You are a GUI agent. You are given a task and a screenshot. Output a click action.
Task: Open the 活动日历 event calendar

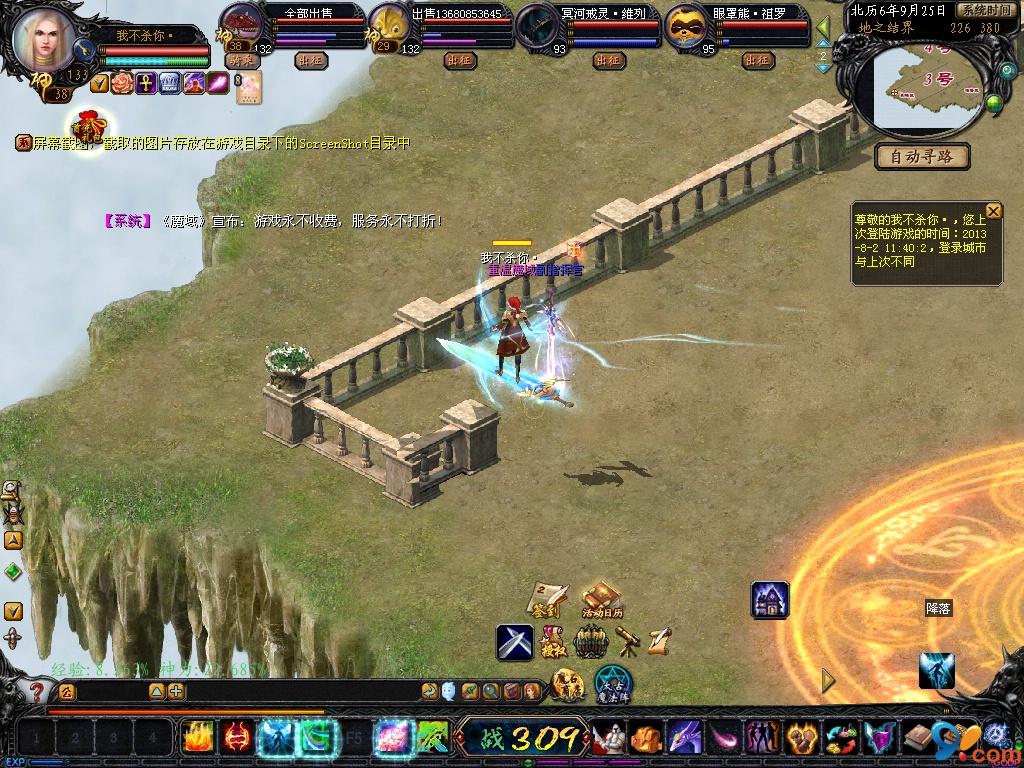(x=602, y=598)
